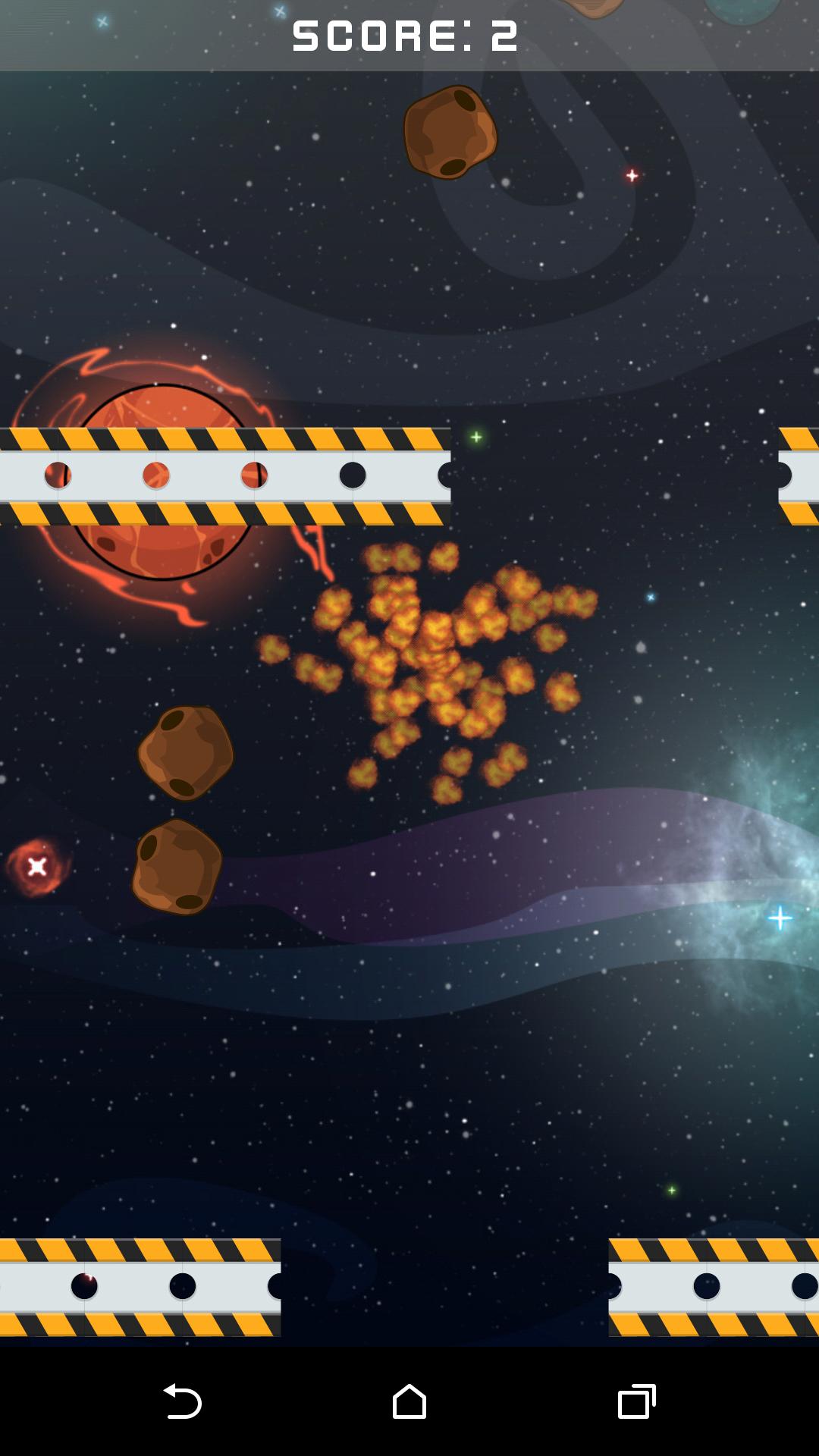Tap the Android back button
The image size is (819, 1456).
point(182,1401)
